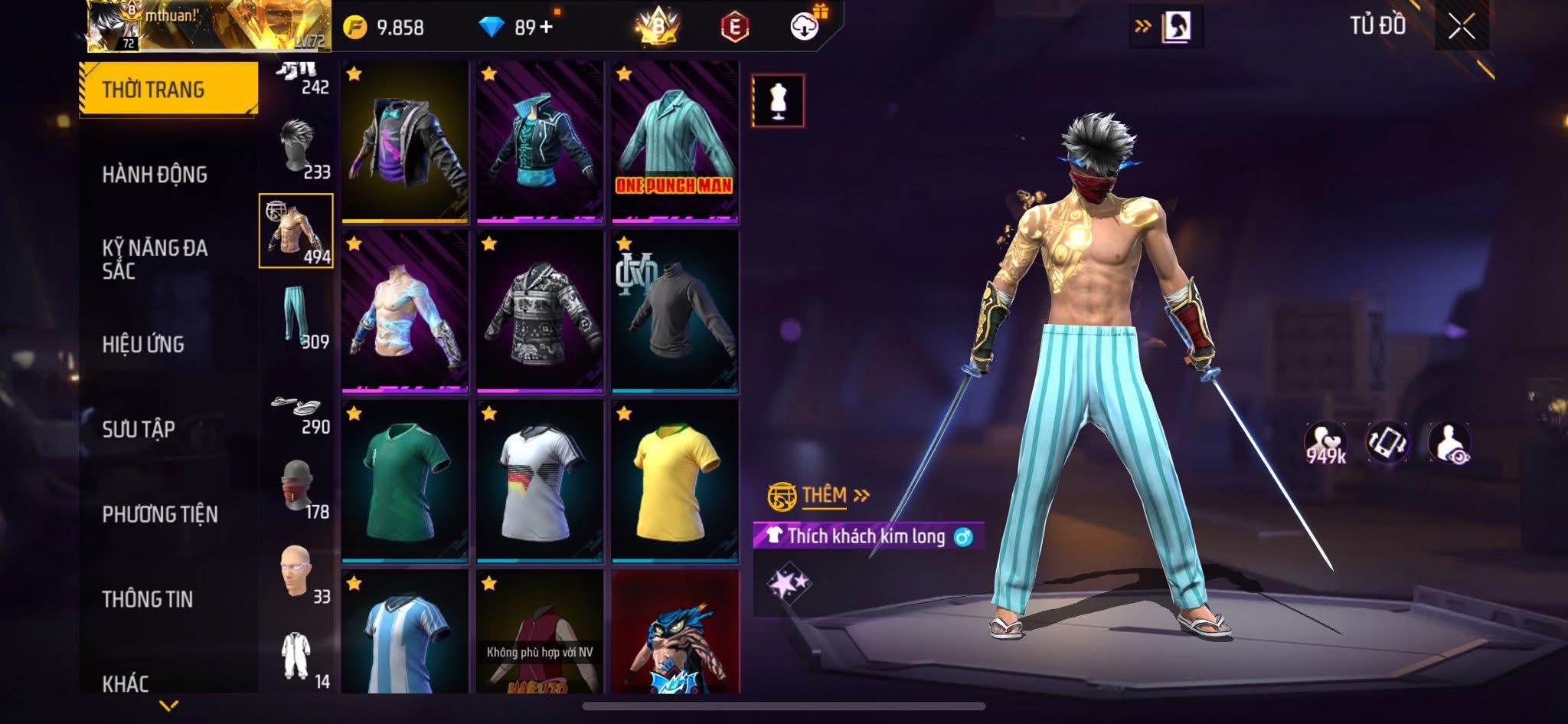Image resolution: width=1568 pixels, height=724 pixels.
Task: Open the SƯU TẬP section
Action: tap(139, 429)
